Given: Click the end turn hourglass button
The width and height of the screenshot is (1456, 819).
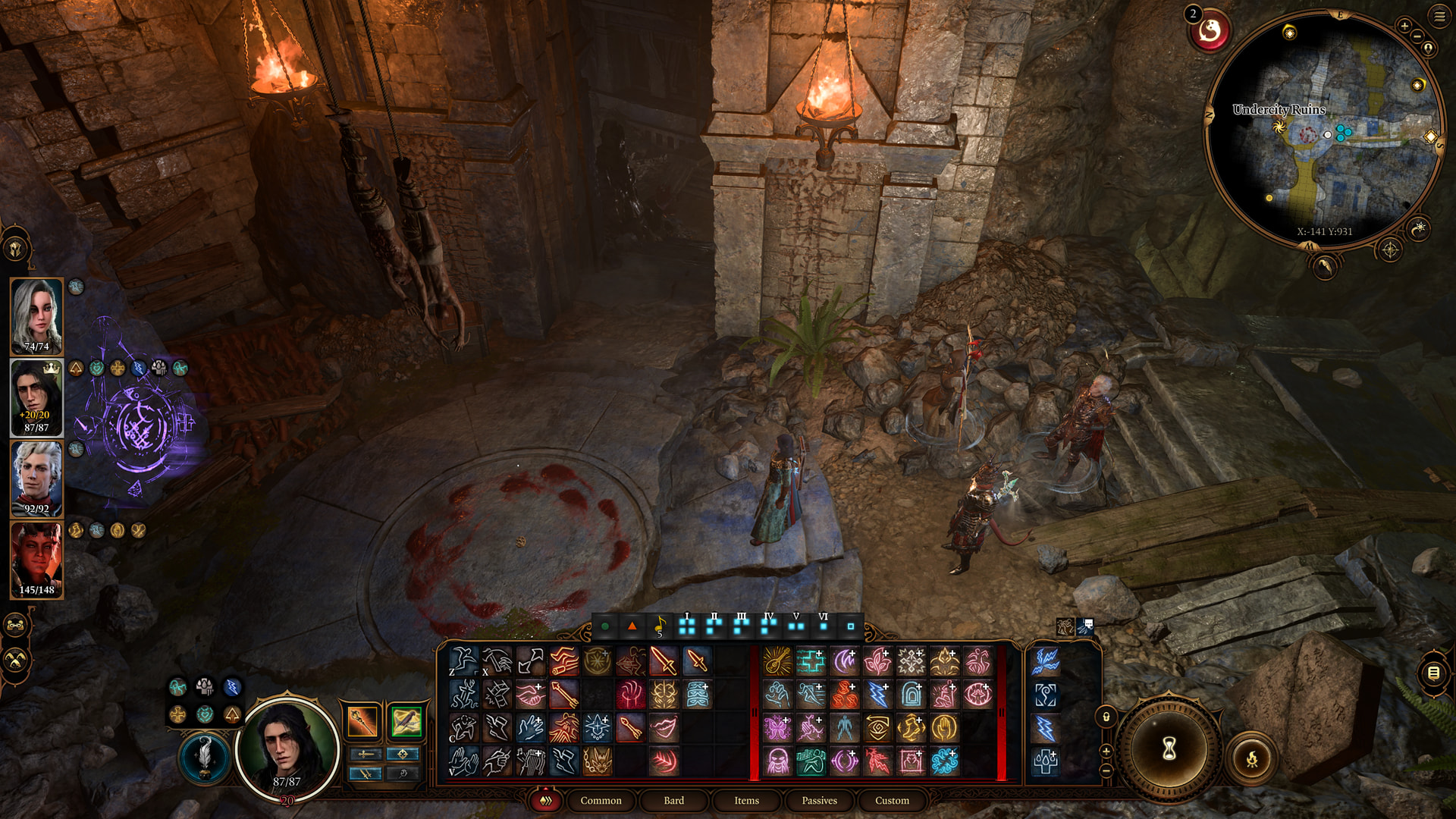Looking at the screenshot, I should tap(1169, 749).
